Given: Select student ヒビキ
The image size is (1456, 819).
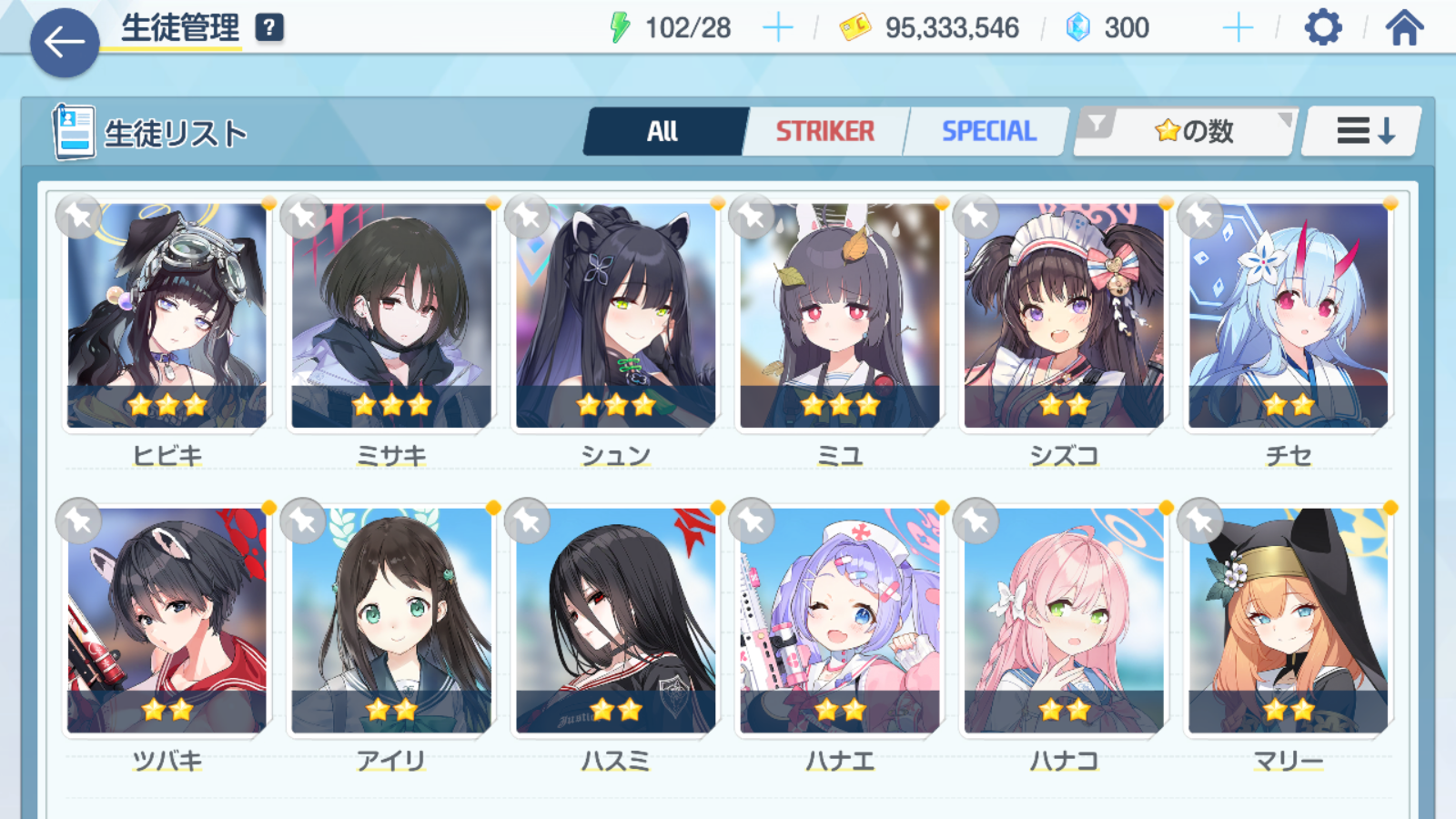Looking at the screenshot, I should click(167, 316).
